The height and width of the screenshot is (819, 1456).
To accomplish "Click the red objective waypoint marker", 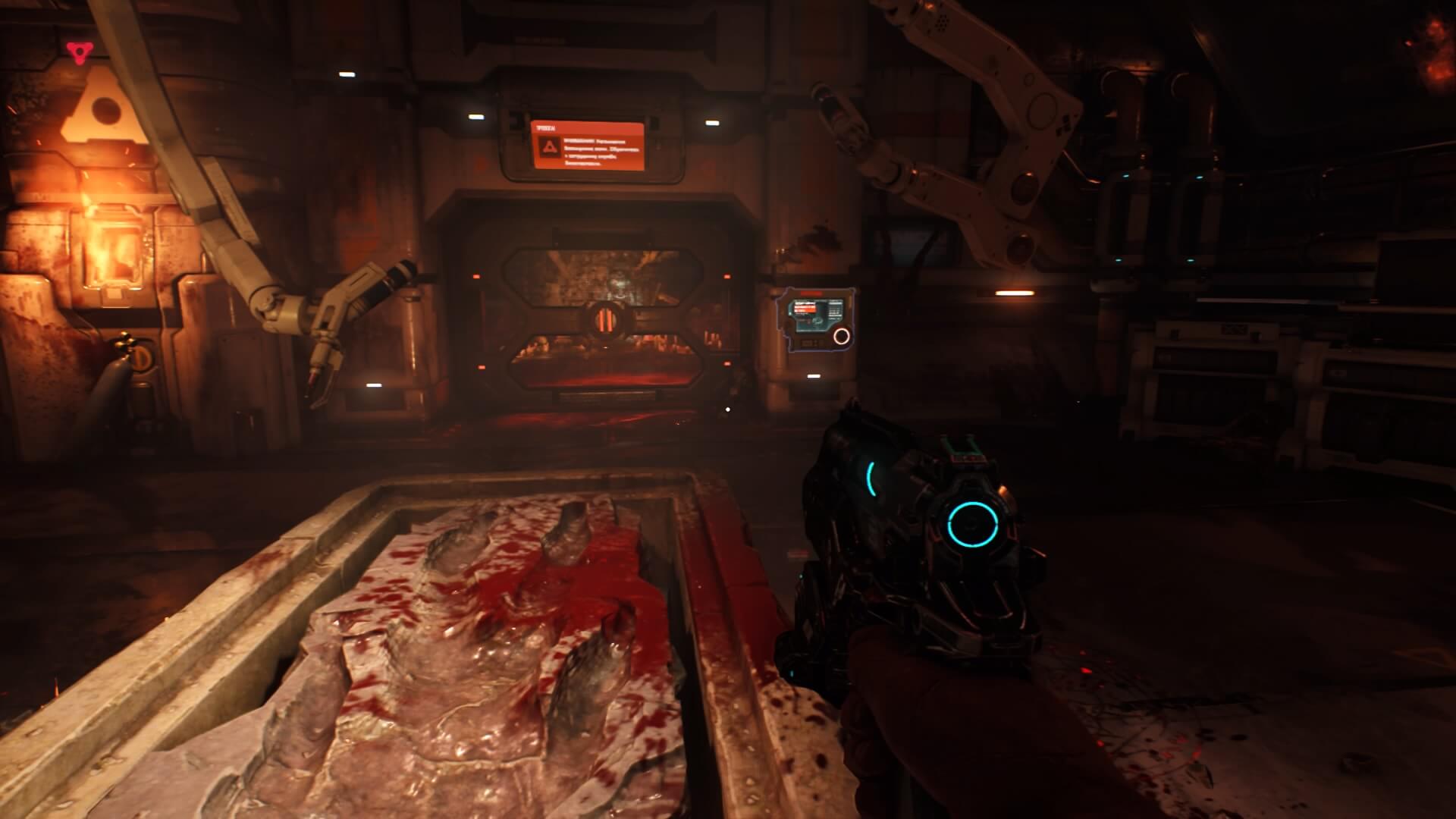I will [77, 52].
